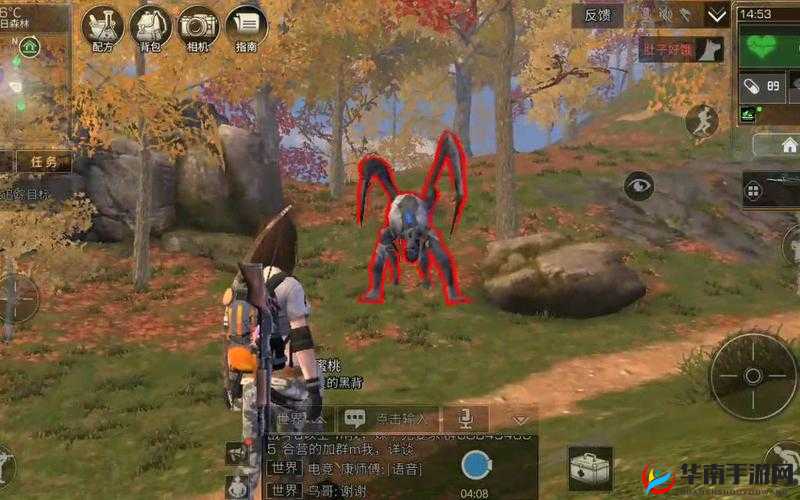Switch the 世界 chat channel selector
Viewport: 800px width, 500px height.
point(290,419)
